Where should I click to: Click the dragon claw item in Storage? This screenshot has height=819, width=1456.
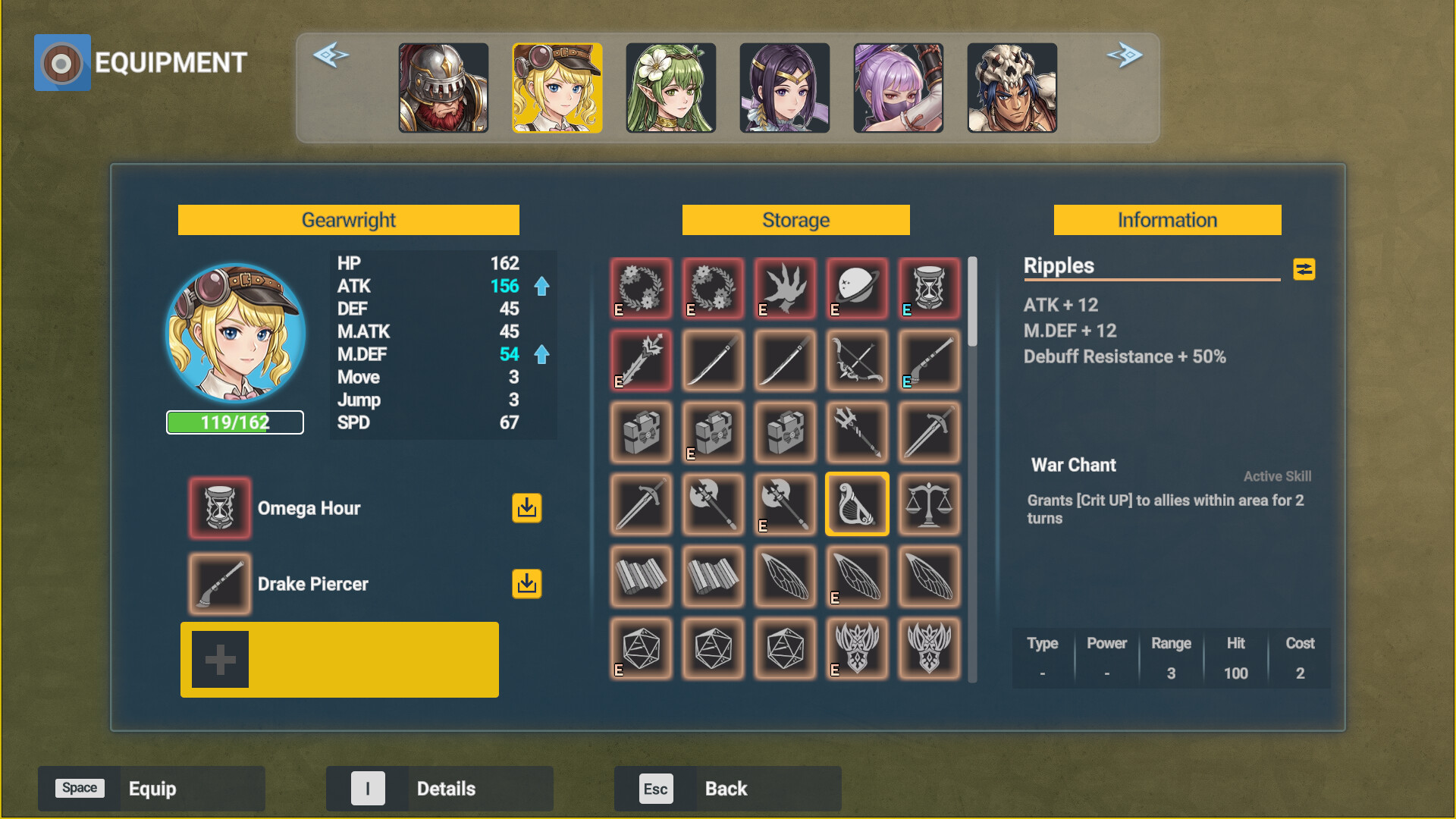click(x=784, y=288)
